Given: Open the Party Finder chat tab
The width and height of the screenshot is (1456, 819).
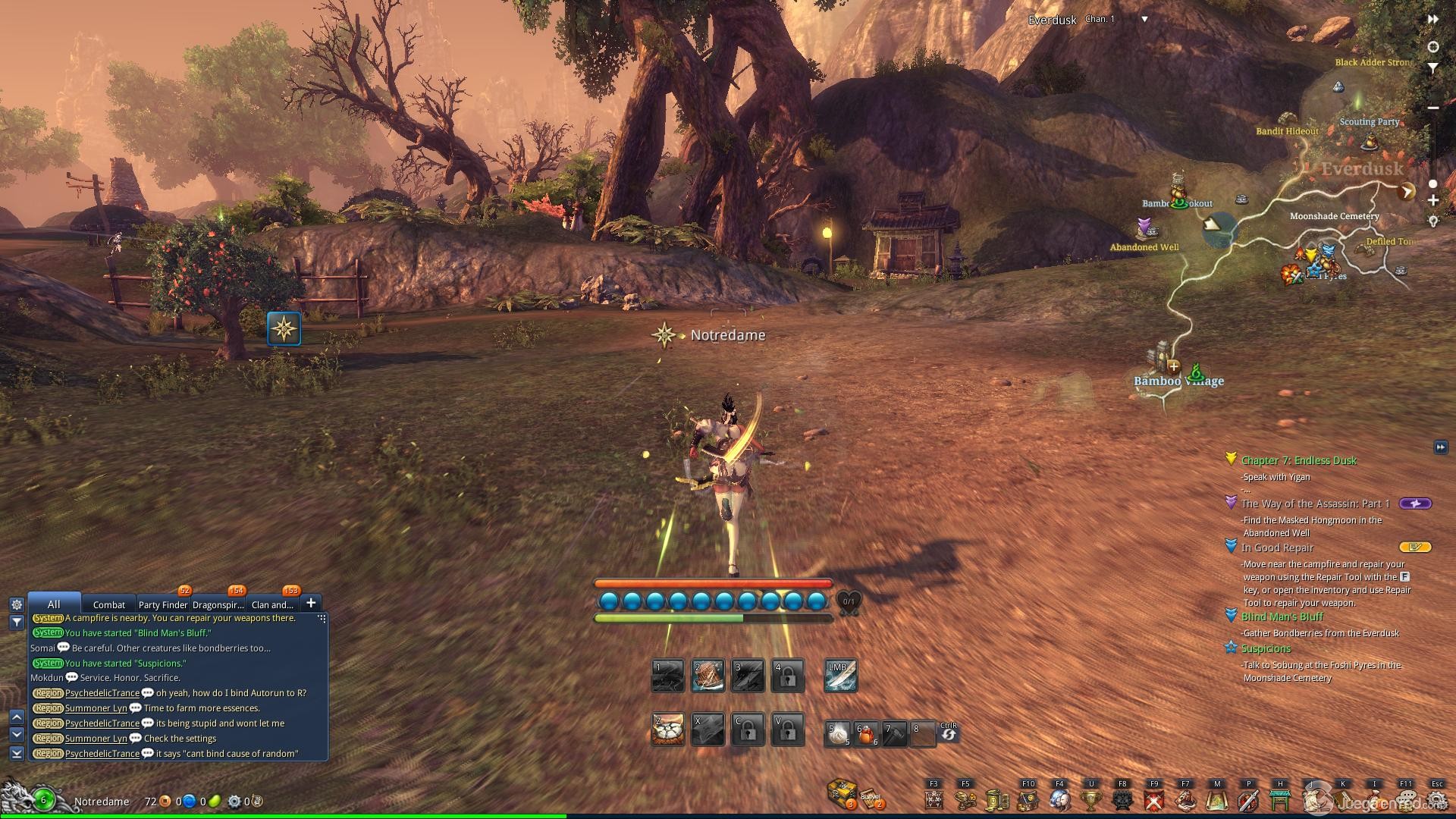Looking at the screenshot, I should tap(162, 604).
